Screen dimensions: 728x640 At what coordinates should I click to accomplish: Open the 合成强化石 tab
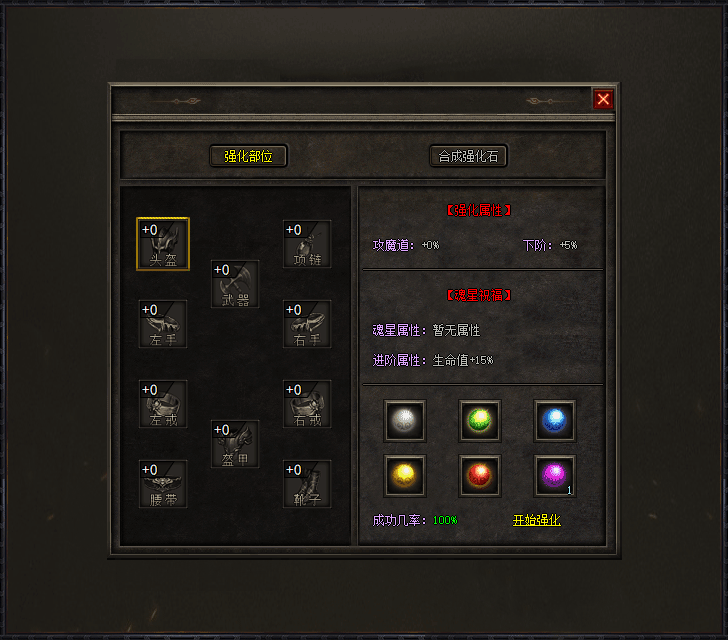[468, 156]
